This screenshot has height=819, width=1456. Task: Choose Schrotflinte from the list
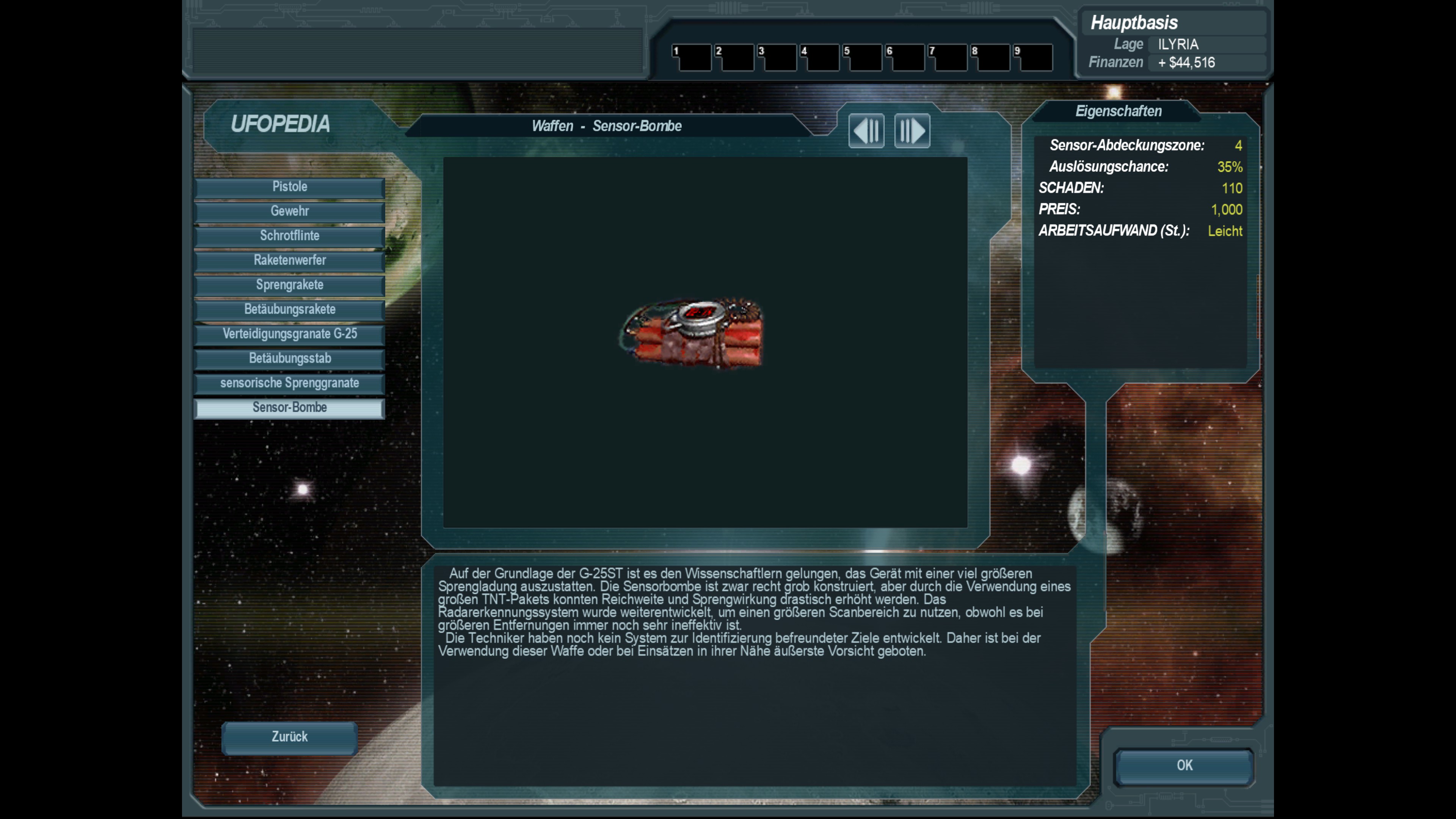point(289,236)
